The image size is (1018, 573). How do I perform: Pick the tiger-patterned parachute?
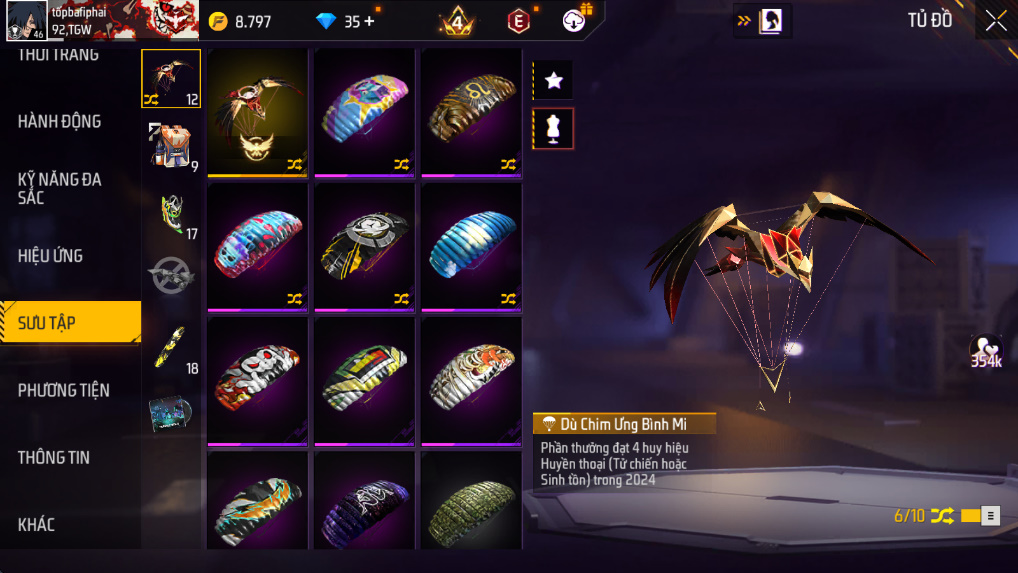coord(471,381)
